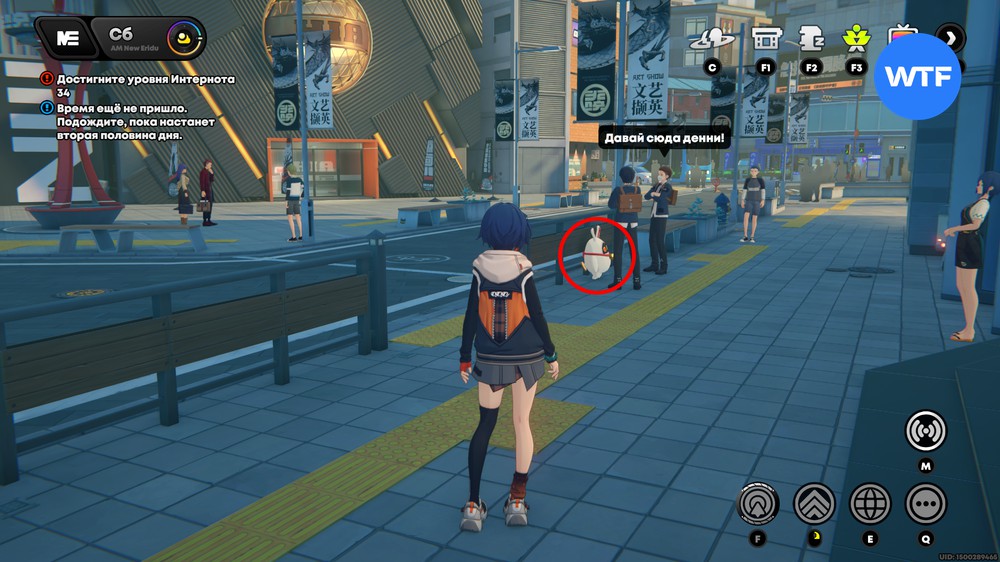Expand the top-bar arrow button
The height and width of the screenshot is (562, 1000).
[950, 39]
